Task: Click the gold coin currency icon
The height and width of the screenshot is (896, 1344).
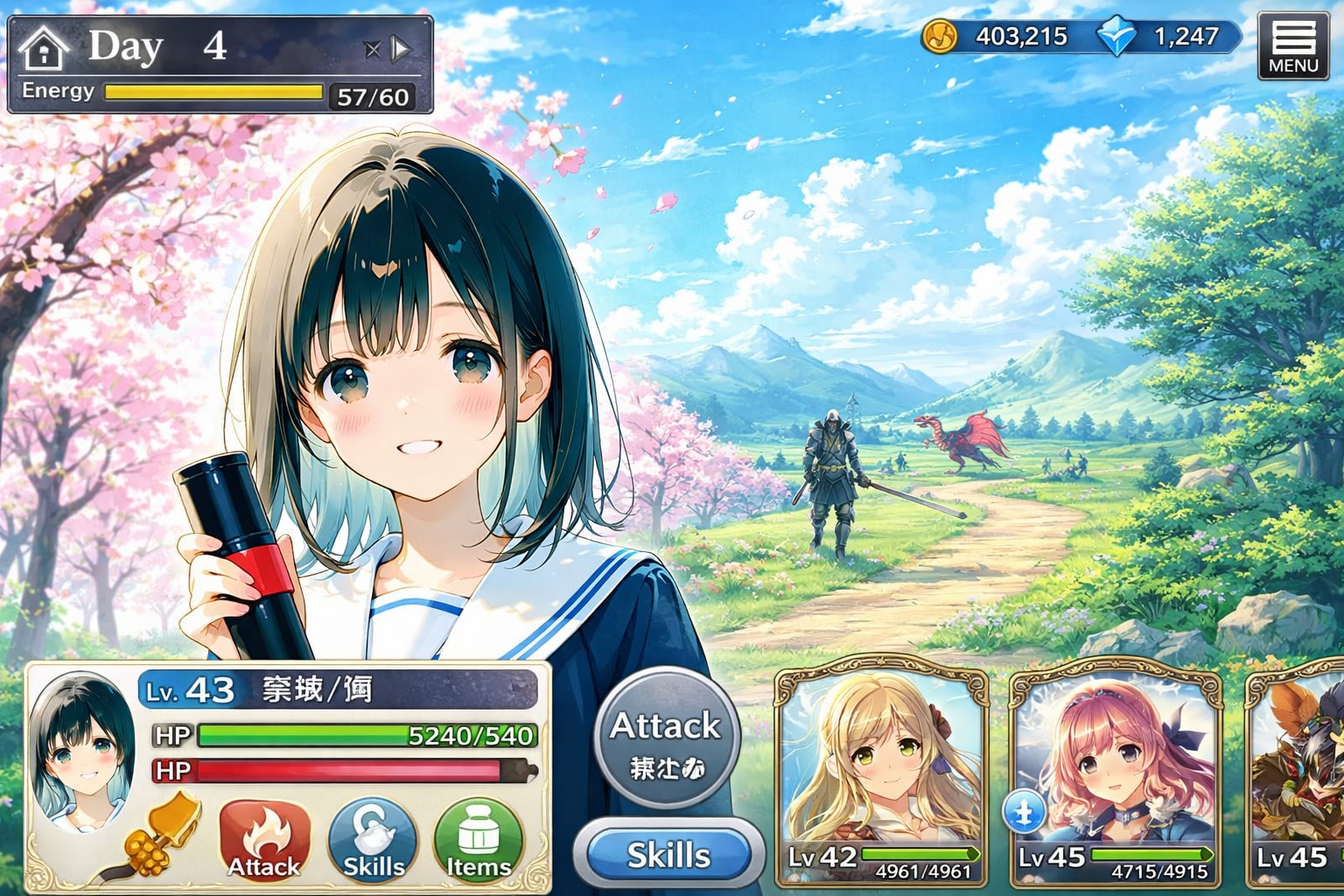Action: tap(941, 37)
